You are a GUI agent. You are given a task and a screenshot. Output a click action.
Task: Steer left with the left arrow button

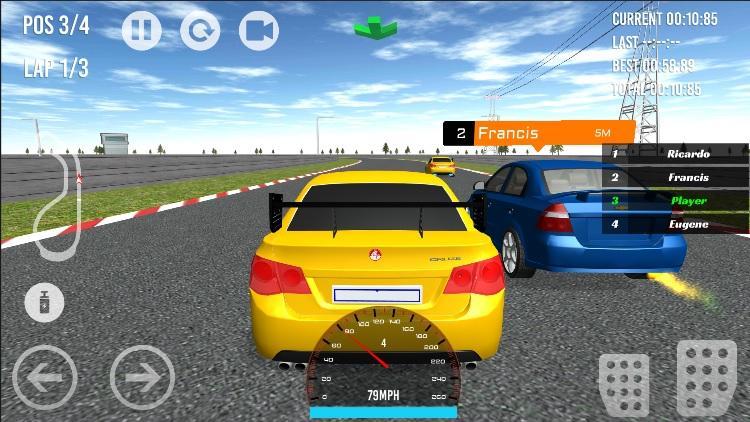click(x=44, y=377)
